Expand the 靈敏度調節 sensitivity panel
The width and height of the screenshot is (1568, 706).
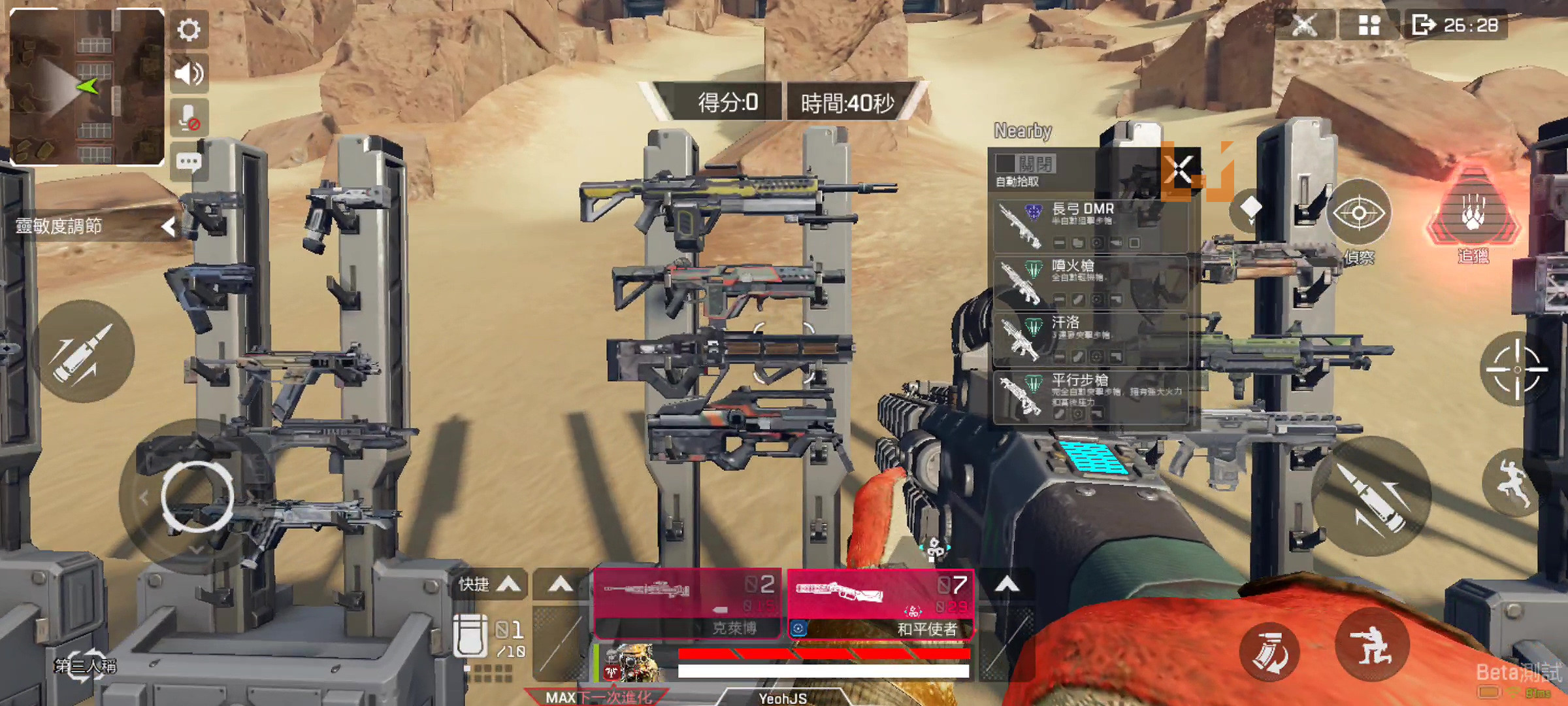tap(169, 227)
